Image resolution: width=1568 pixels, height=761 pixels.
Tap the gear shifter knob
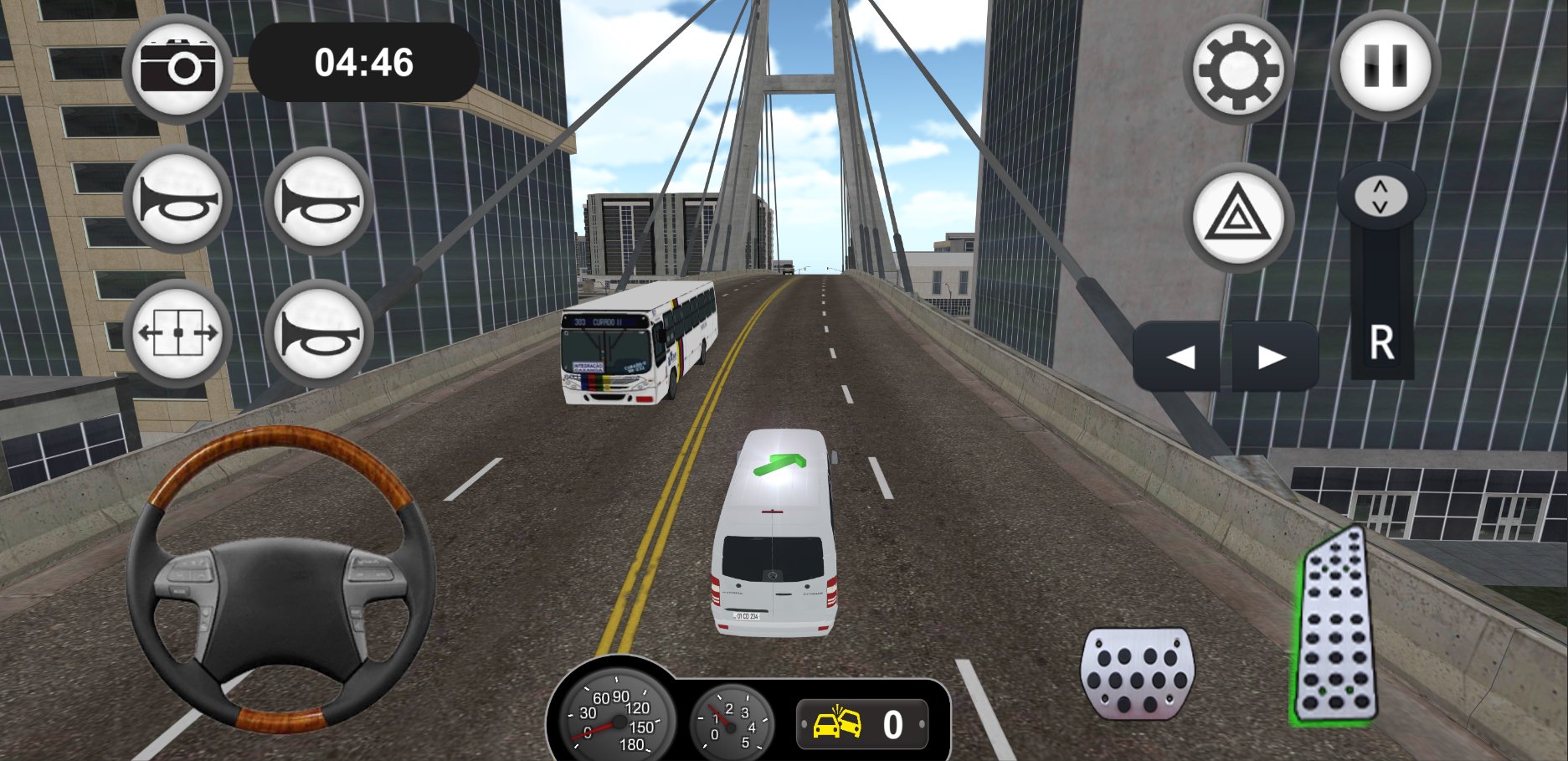click(x=1380, y=197)
